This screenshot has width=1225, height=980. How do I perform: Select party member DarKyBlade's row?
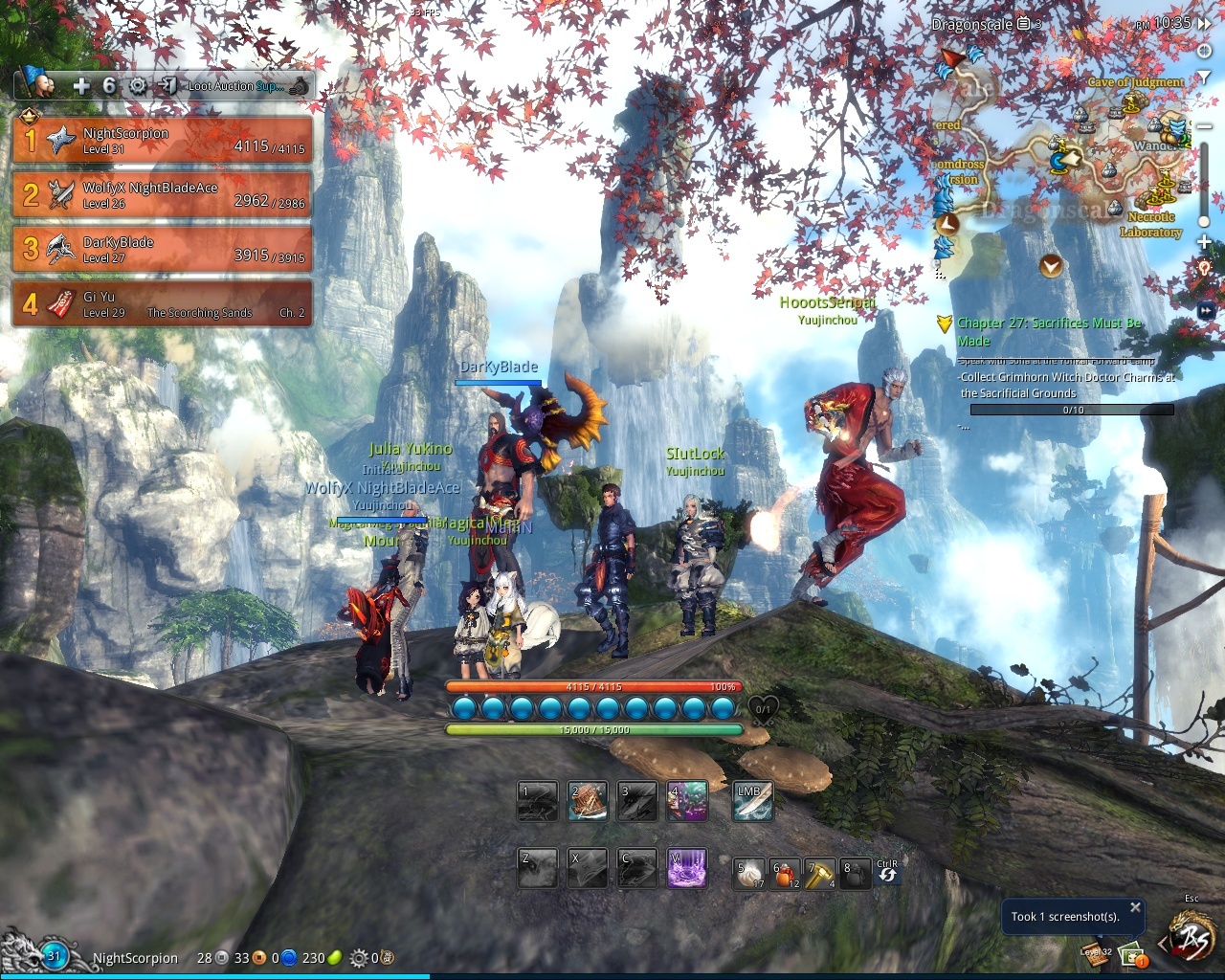163,249
